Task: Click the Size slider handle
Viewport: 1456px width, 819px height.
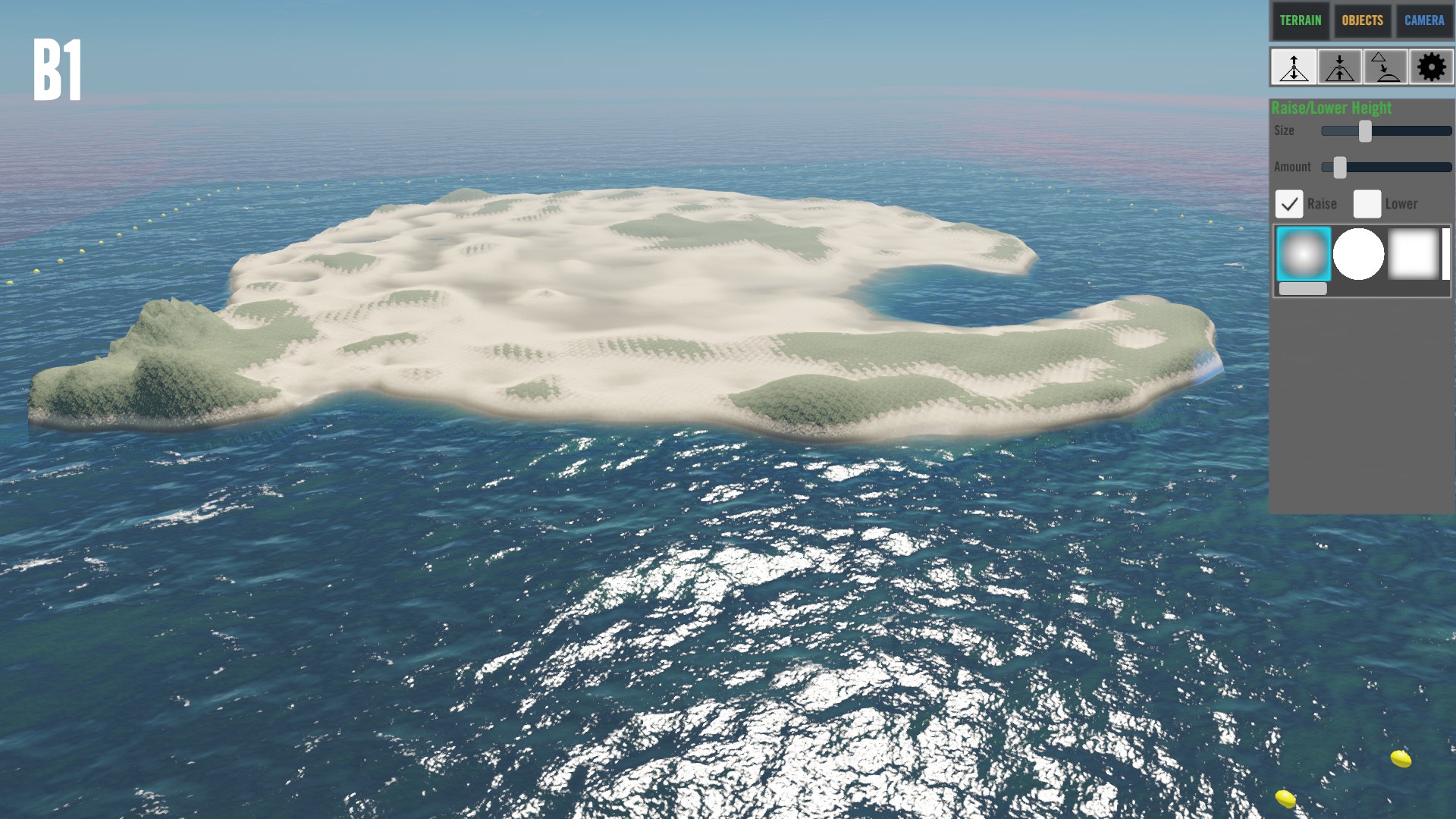Action: pos(1365,131)
